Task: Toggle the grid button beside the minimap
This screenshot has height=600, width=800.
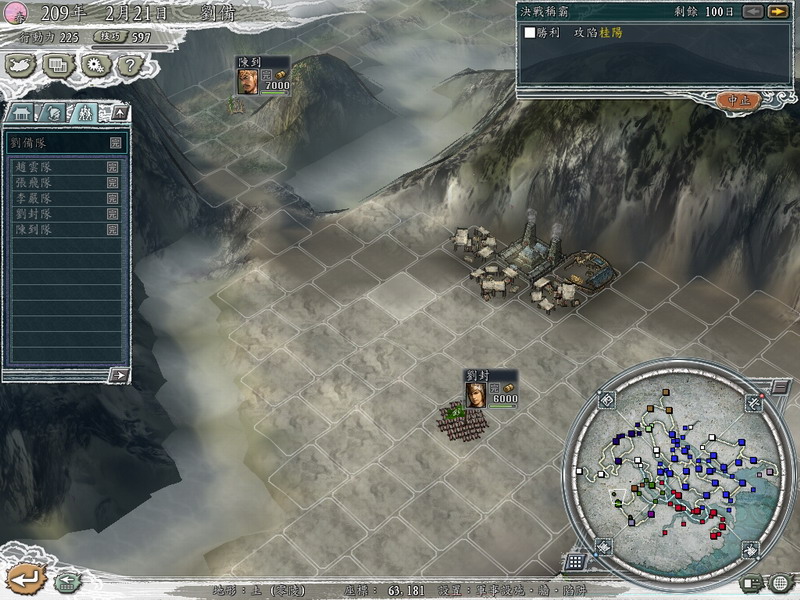Action: 574,562
